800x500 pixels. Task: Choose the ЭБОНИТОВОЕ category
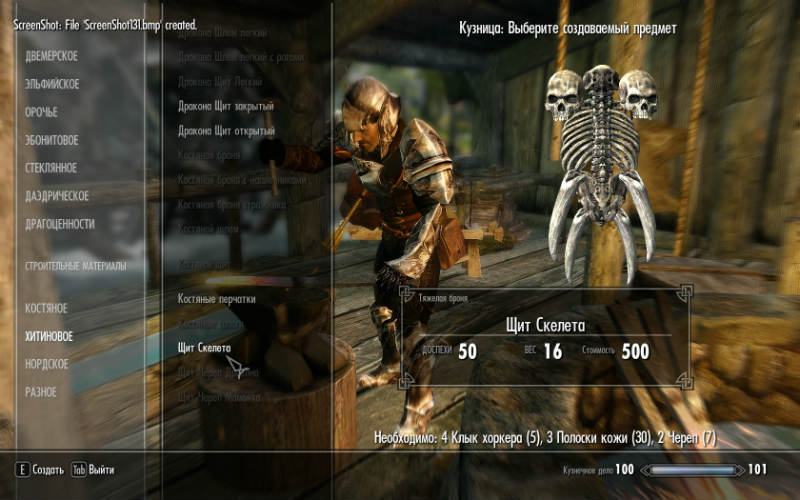coord(52,141)
